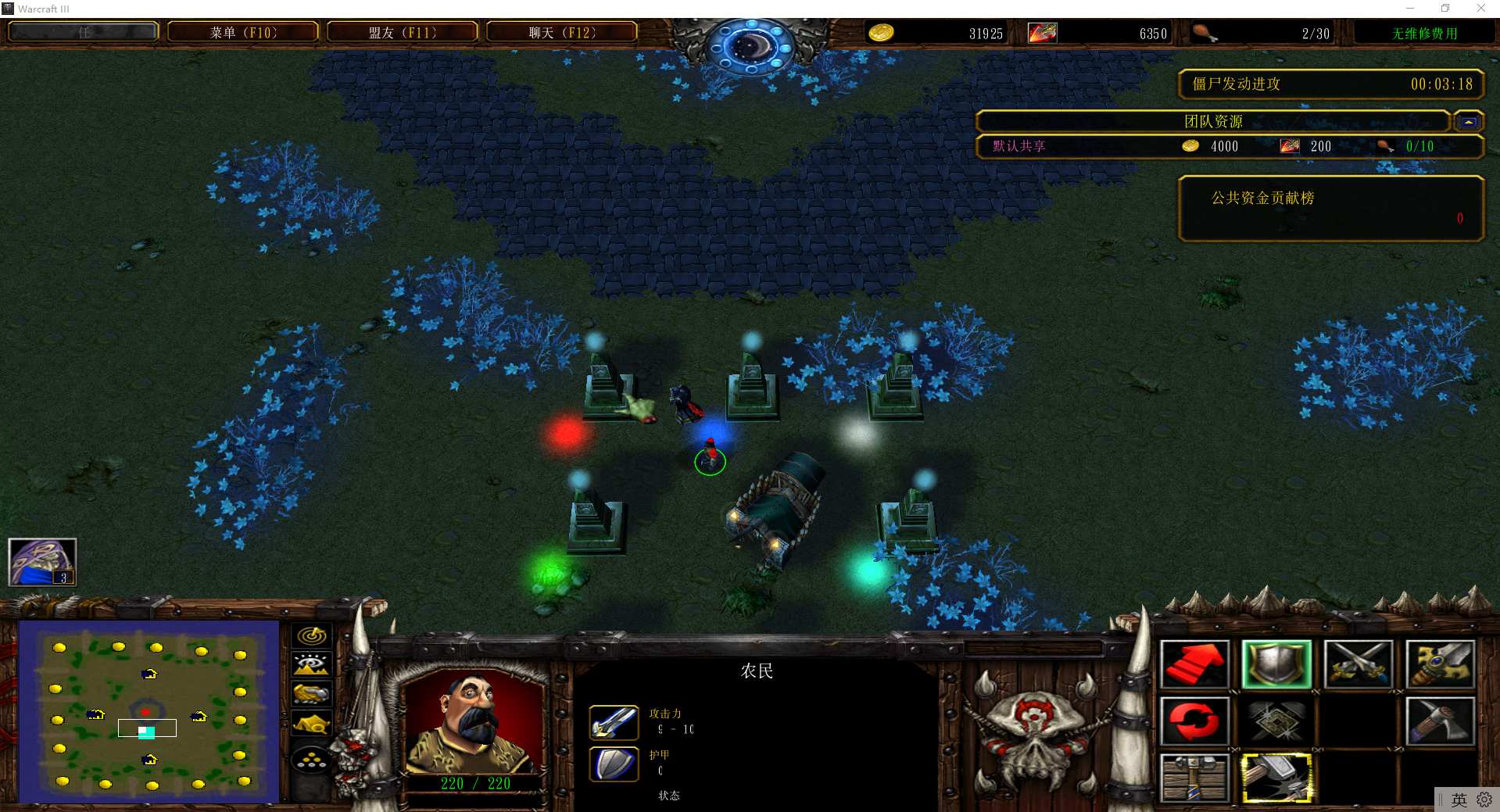Screen dimensions: 1500x812
Task: Use the red arrow move command
Action: [x=1194, y=664]
